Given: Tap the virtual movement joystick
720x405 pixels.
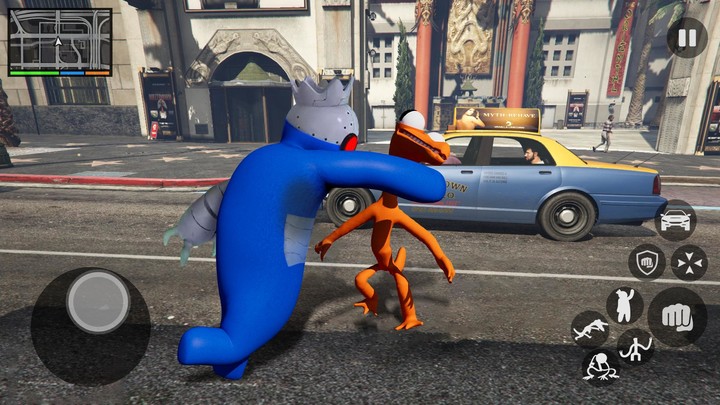Looking at the screenshot, I should coord(97,302).
